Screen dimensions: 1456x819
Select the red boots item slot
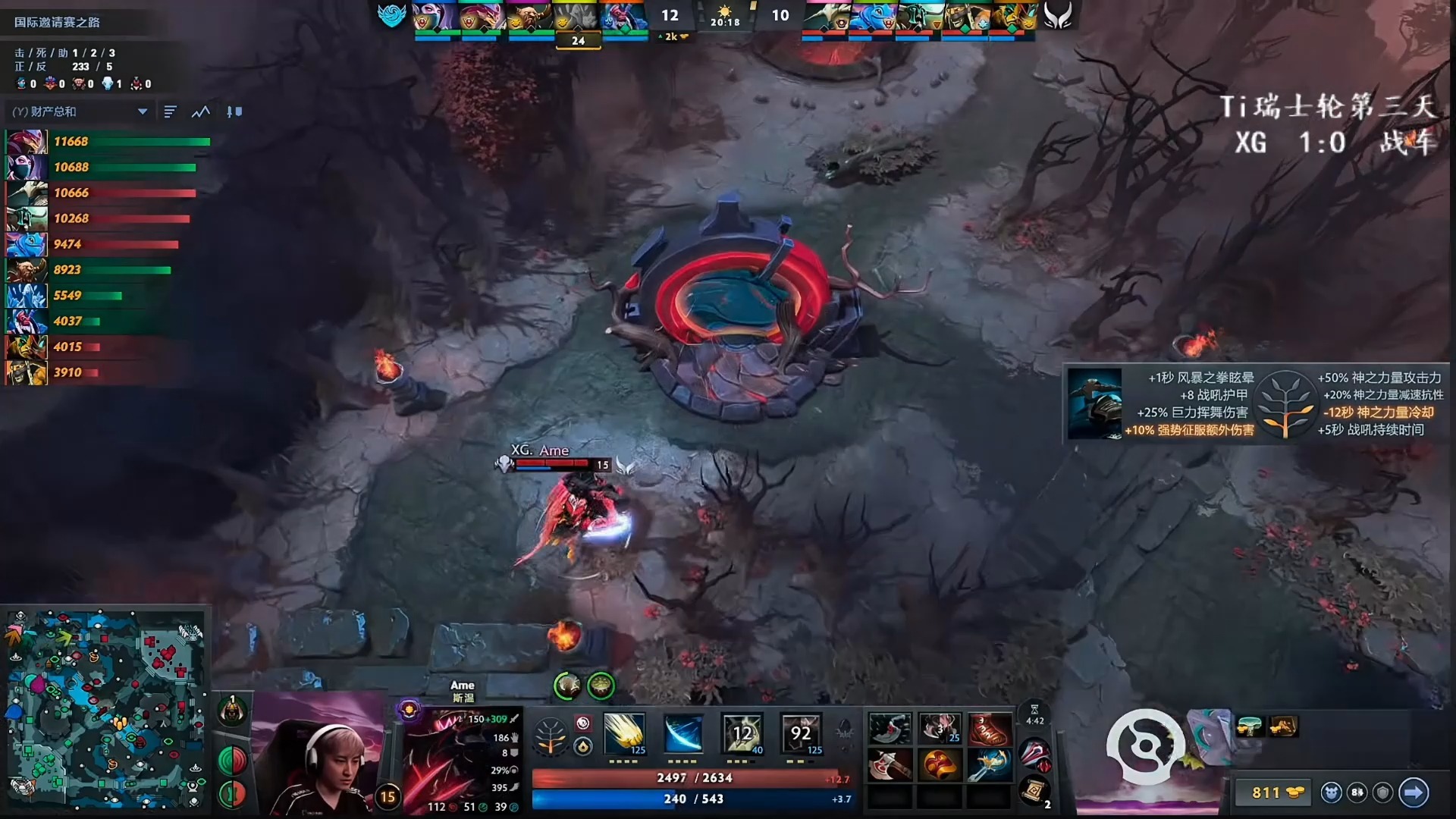tap(989, 729)
